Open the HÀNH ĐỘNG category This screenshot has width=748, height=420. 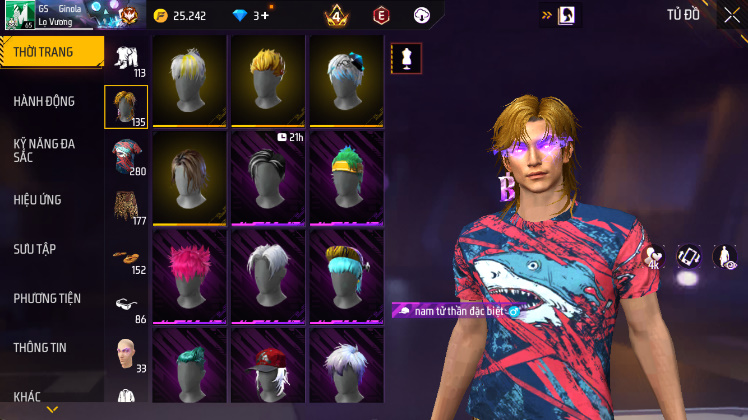(x=45, y=101)
